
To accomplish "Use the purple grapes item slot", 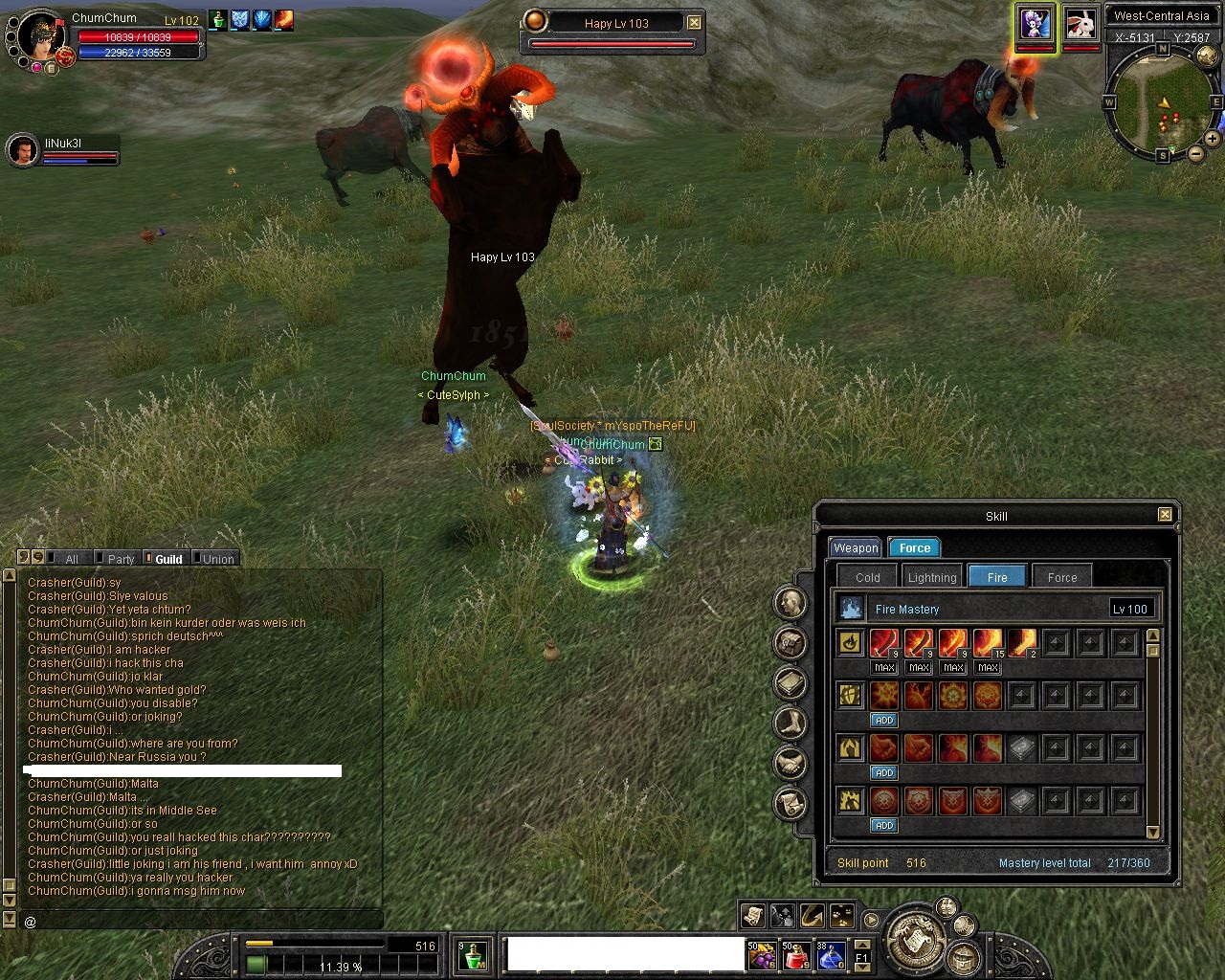I will point(762,954).
